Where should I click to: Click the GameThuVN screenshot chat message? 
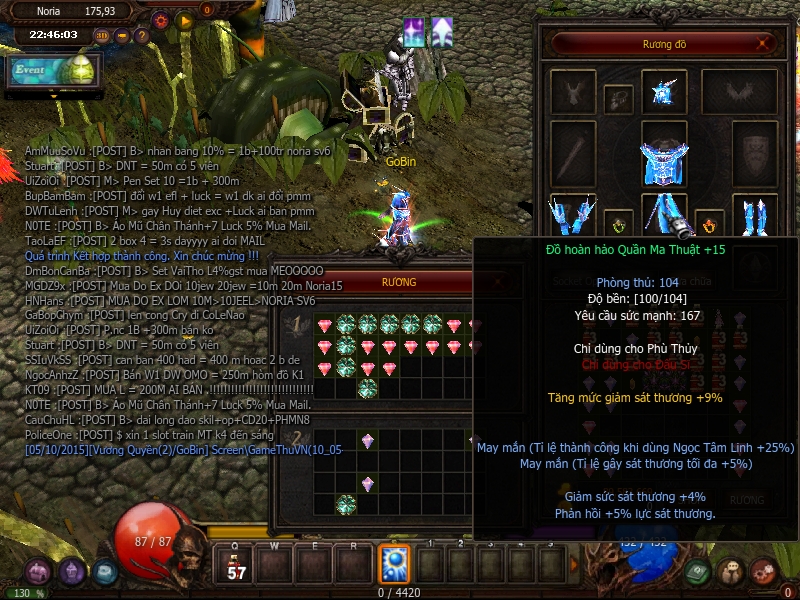(184, 450)
